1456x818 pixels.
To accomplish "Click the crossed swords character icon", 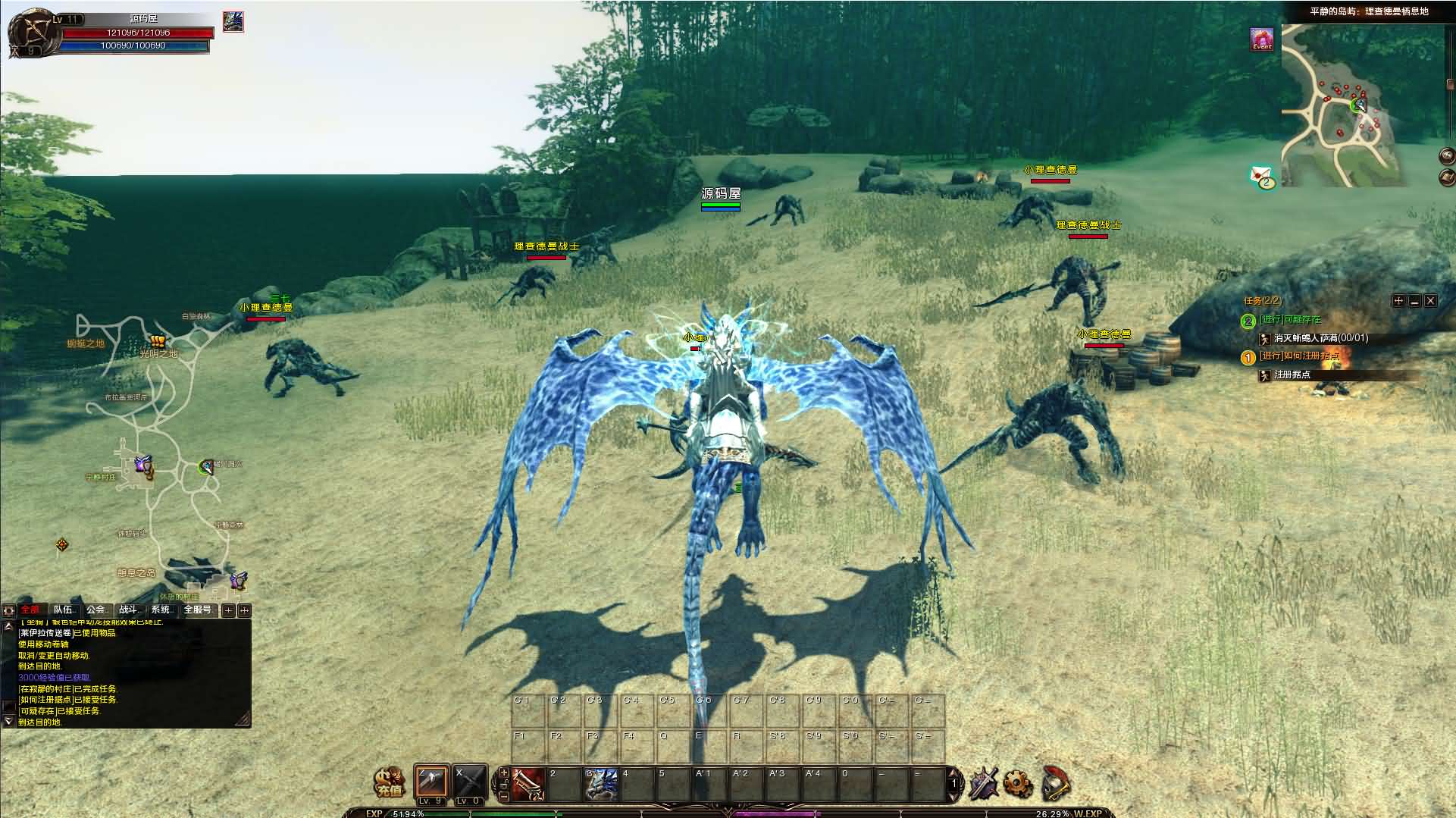I will coord(985,782).
